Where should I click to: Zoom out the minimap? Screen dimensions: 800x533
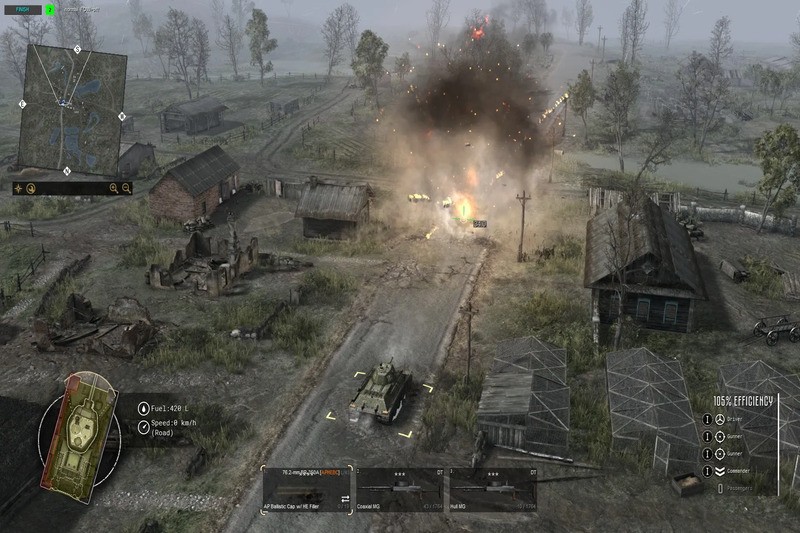pyautogui.click(x=128, y=188)
